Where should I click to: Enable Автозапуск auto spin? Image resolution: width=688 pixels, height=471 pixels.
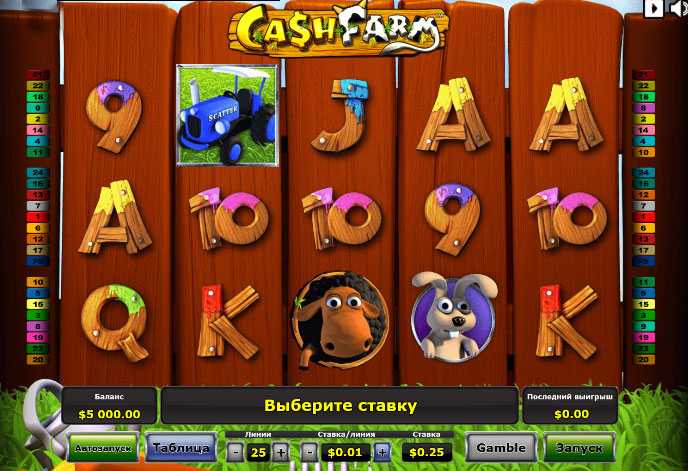click(104, 449)
